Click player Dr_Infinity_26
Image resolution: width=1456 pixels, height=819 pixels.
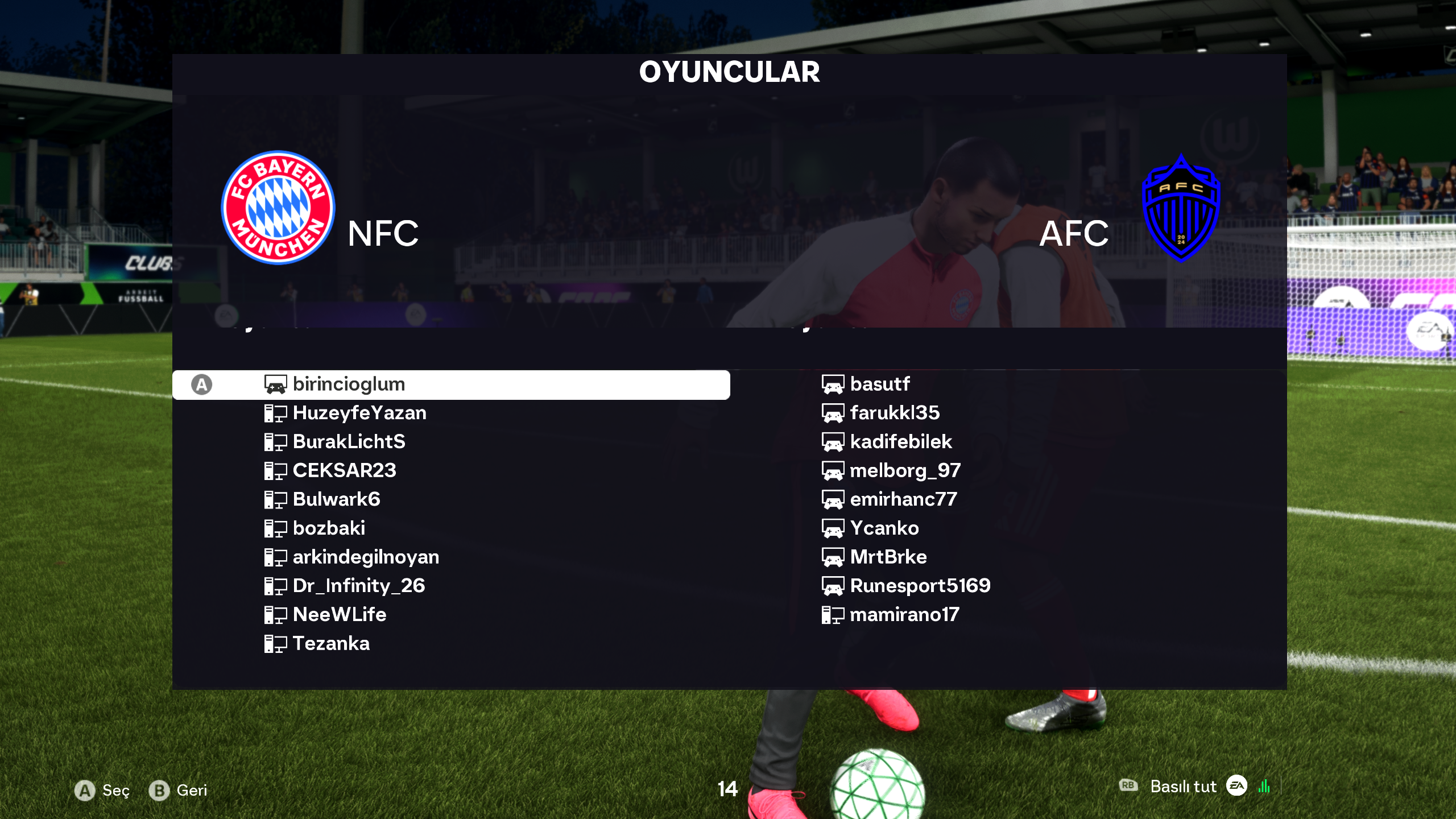pos(359,586)
